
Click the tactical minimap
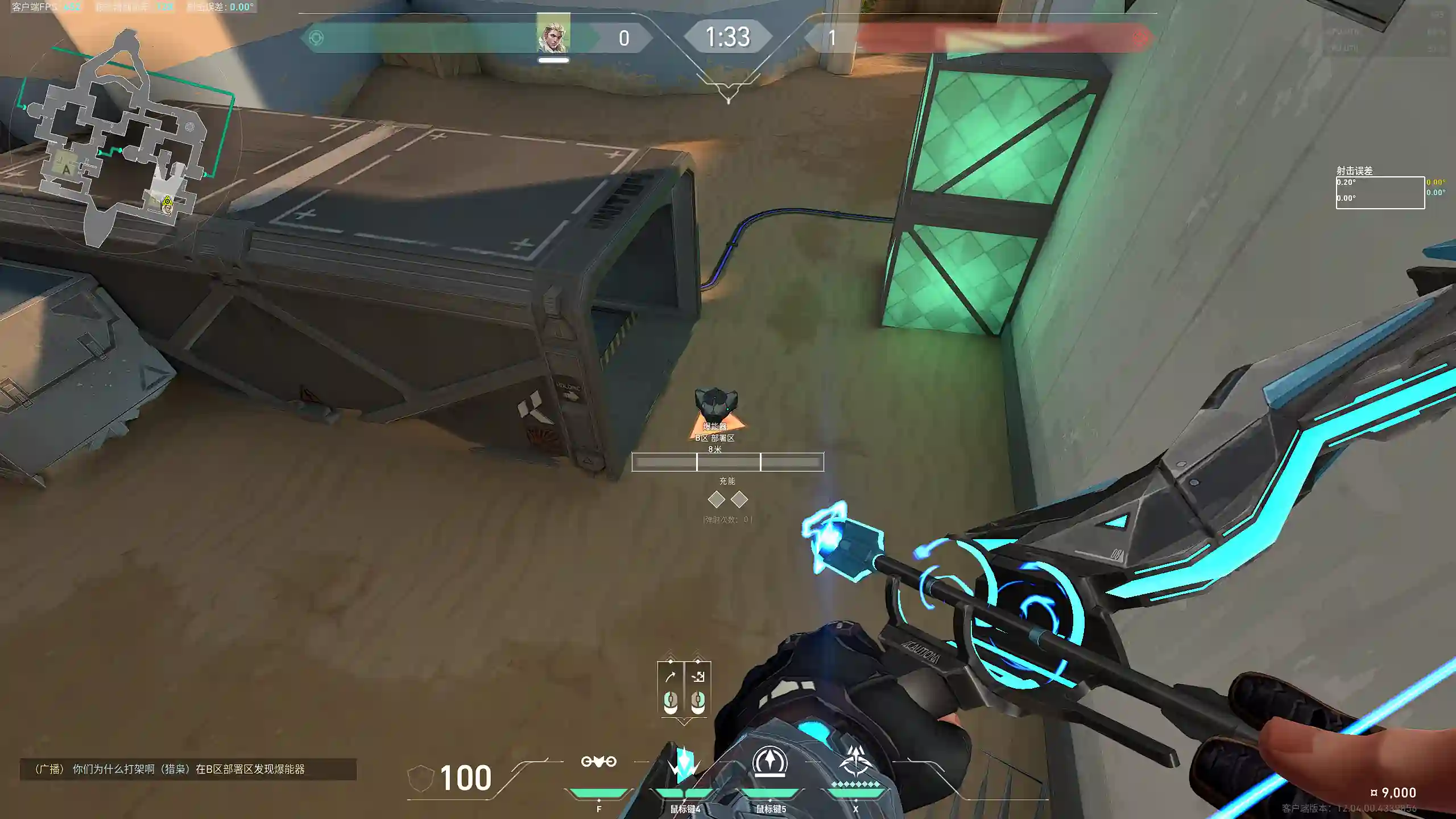pos(122,142)
